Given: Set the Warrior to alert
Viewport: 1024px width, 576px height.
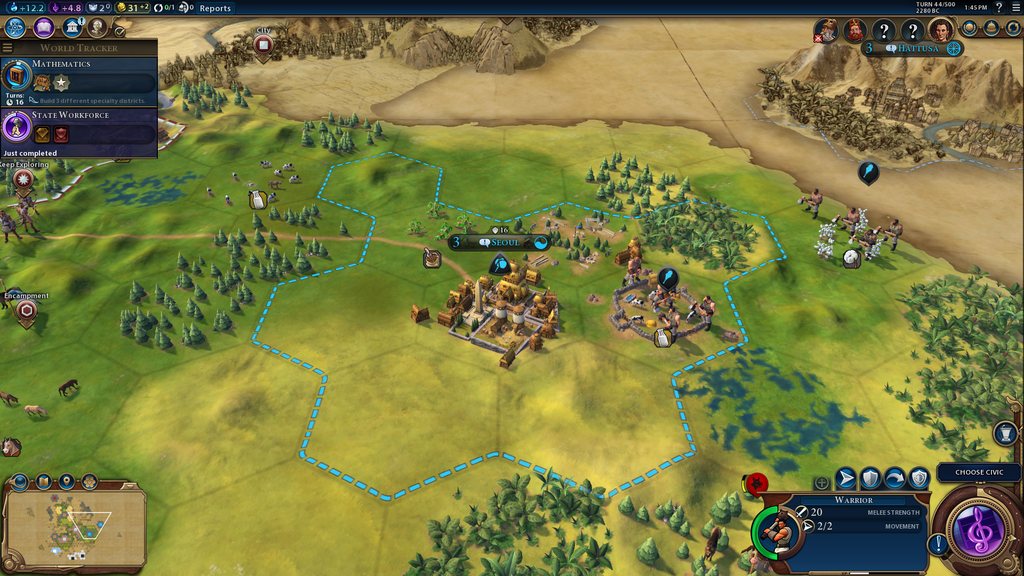Looking at the screenshot, I should pos(919,479).
